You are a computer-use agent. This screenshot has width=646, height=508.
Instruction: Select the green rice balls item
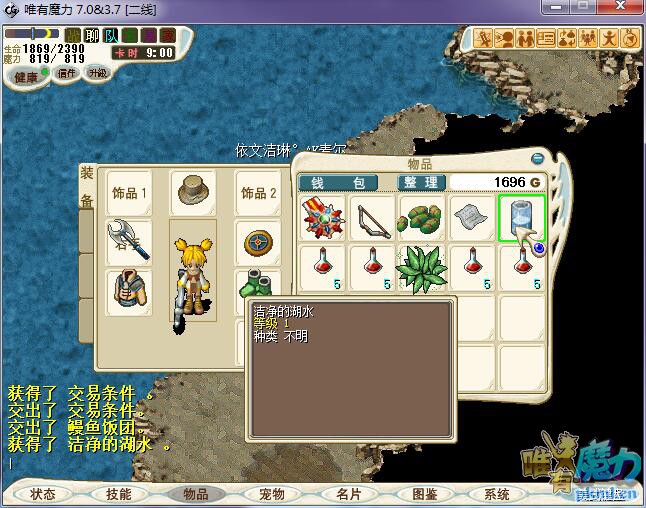tap(422, 217)
